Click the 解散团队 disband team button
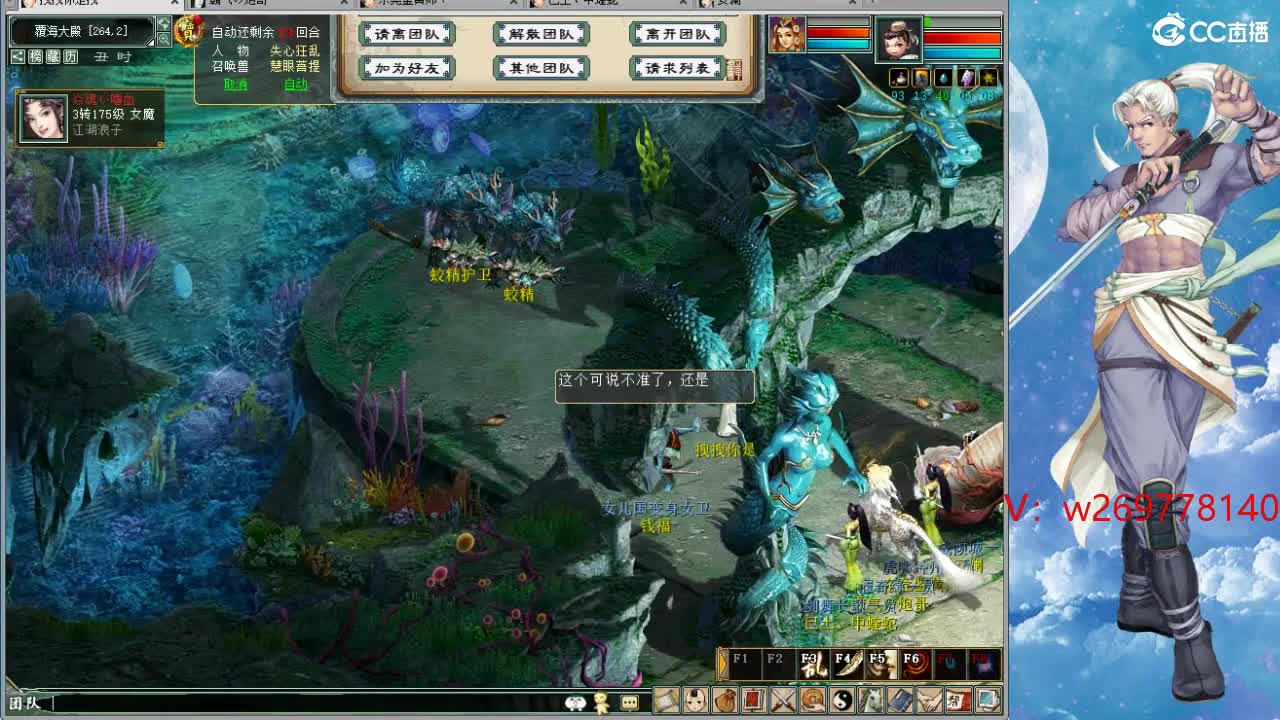This screenshot has width=1280, height=720. click(540, 33)
